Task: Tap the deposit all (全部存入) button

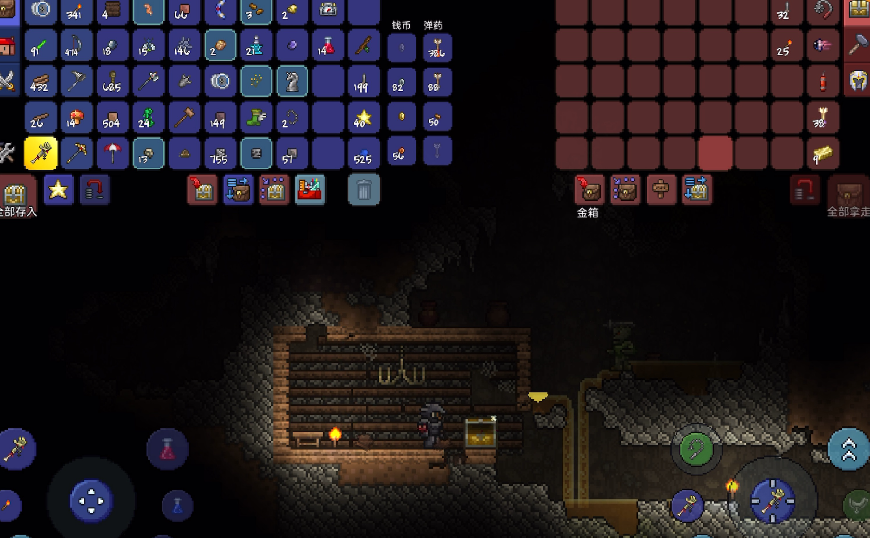Action: coord(15,193)
